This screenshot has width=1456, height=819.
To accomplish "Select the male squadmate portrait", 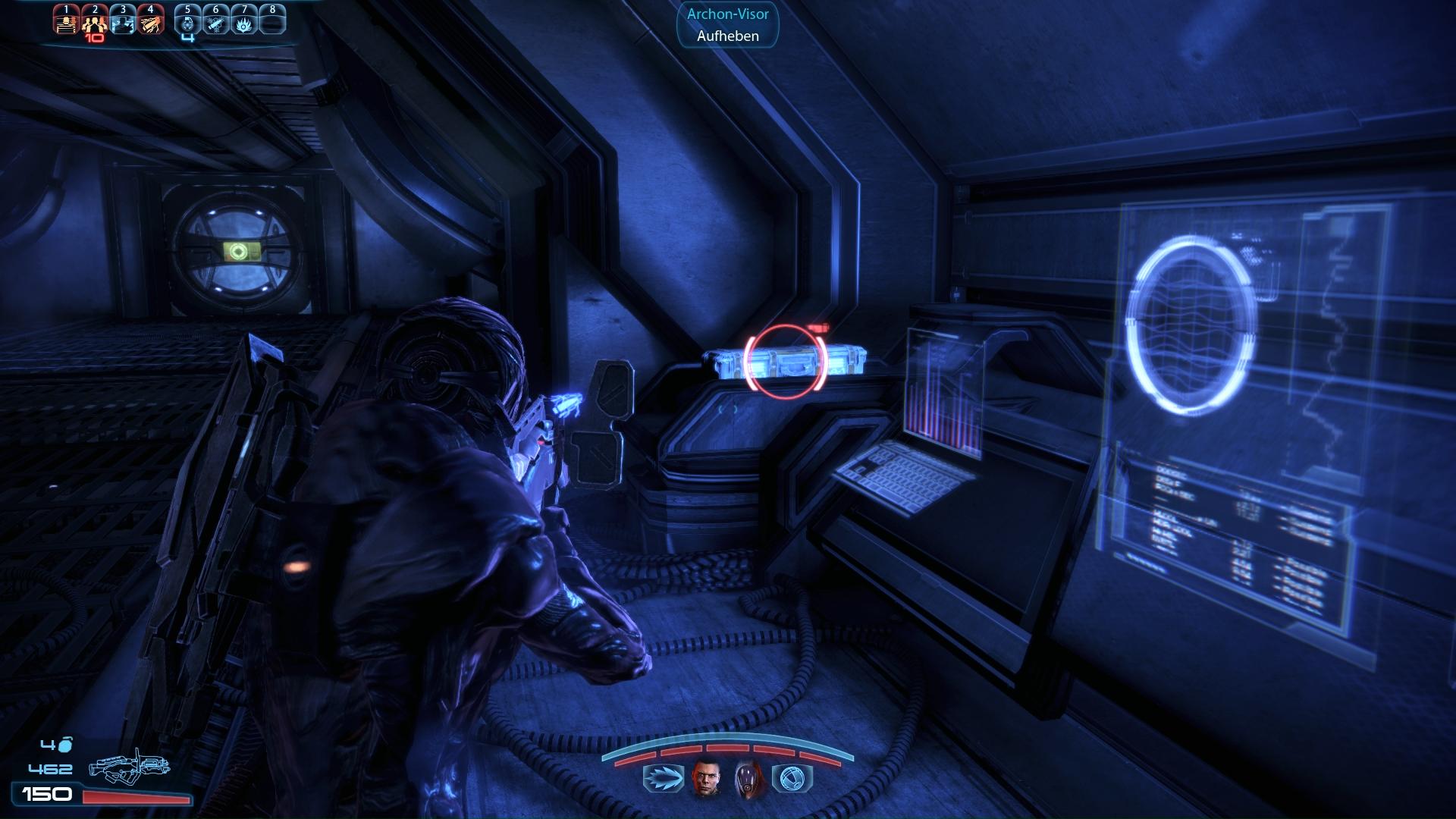I will click(x=705, y=779).
